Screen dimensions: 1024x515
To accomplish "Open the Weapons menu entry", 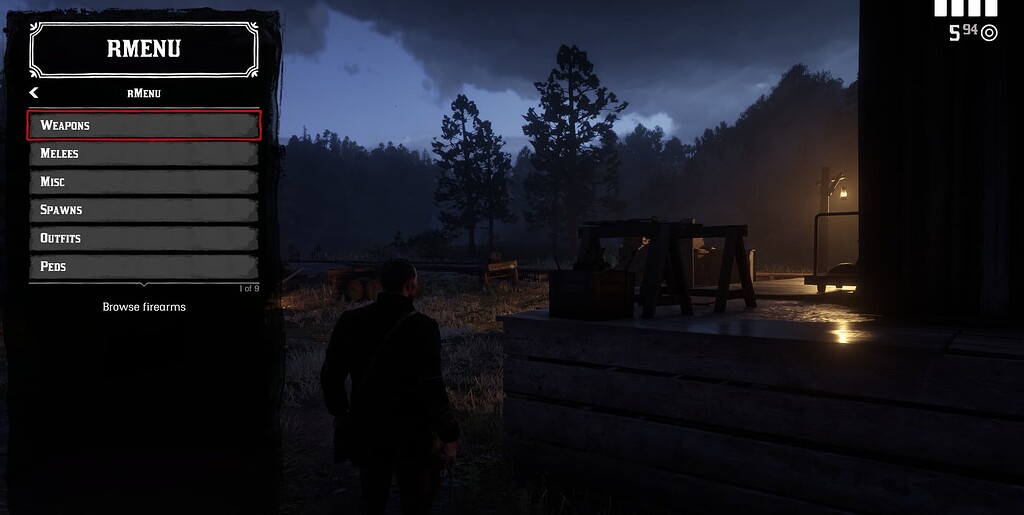I will [144, 125].
